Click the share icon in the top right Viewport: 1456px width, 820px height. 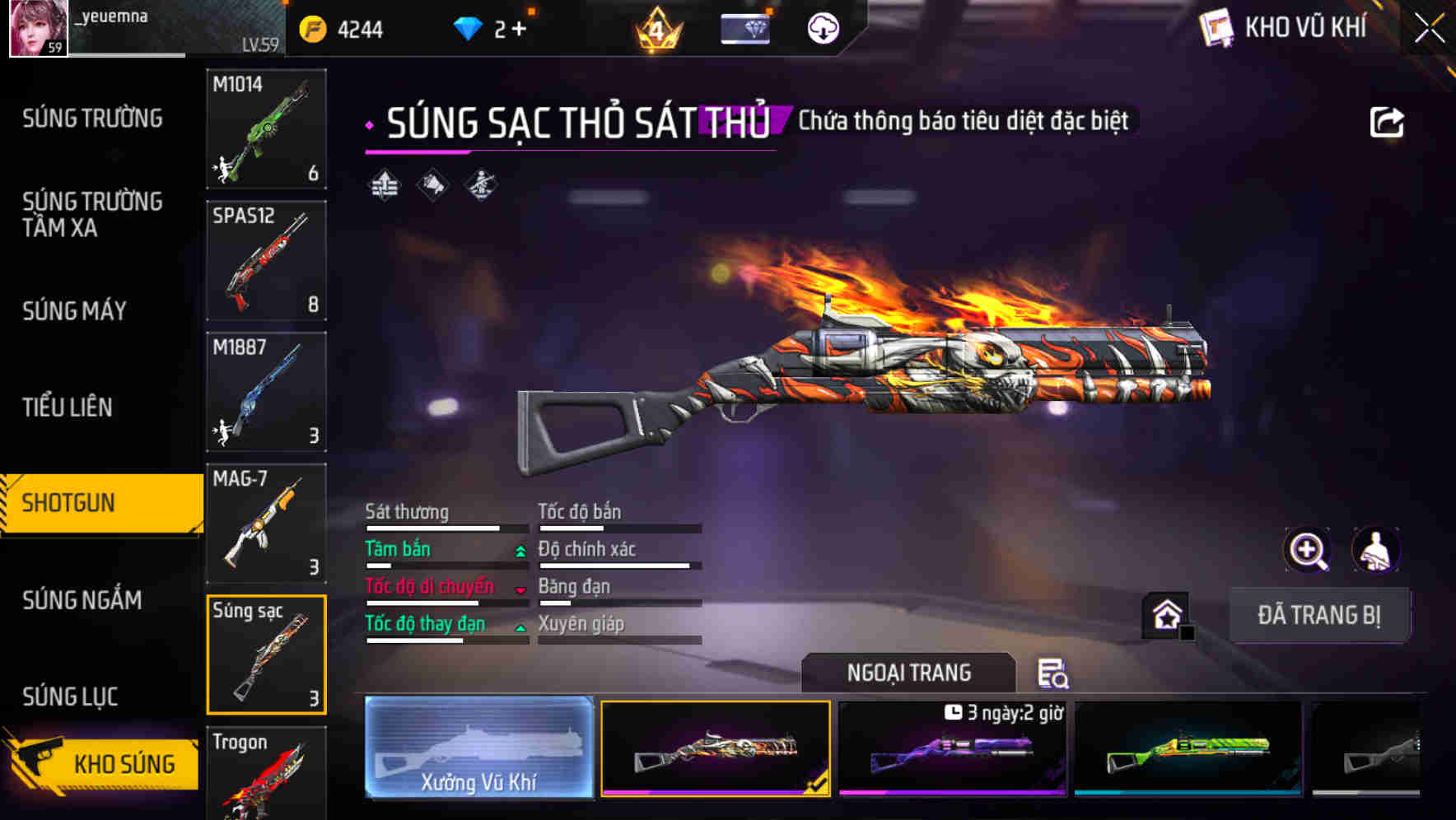(x=1388, y=121)
